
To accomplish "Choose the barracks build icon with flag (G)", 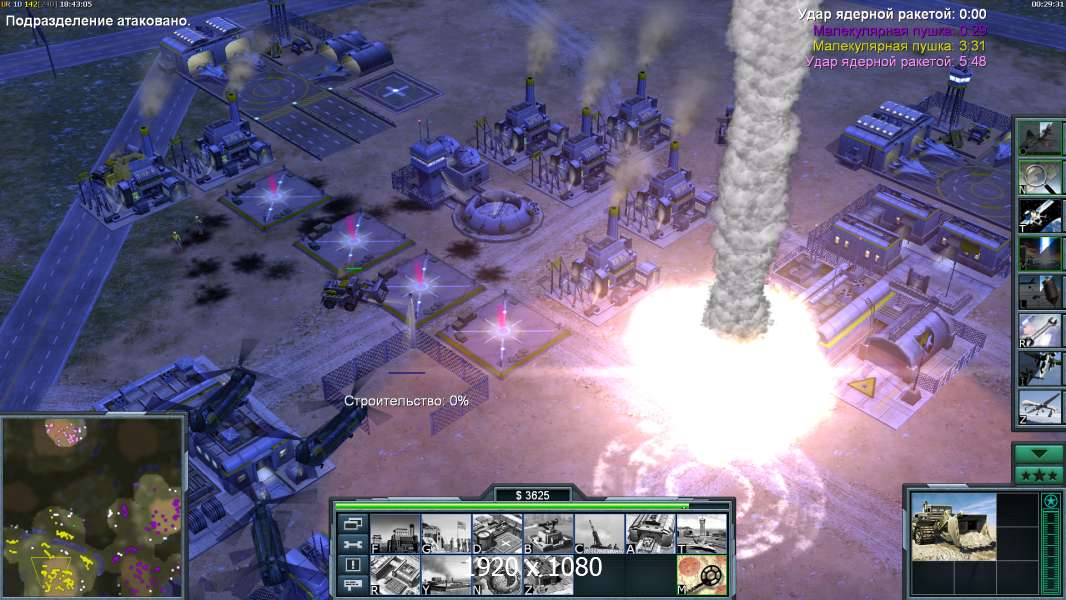I will [446, 533].
